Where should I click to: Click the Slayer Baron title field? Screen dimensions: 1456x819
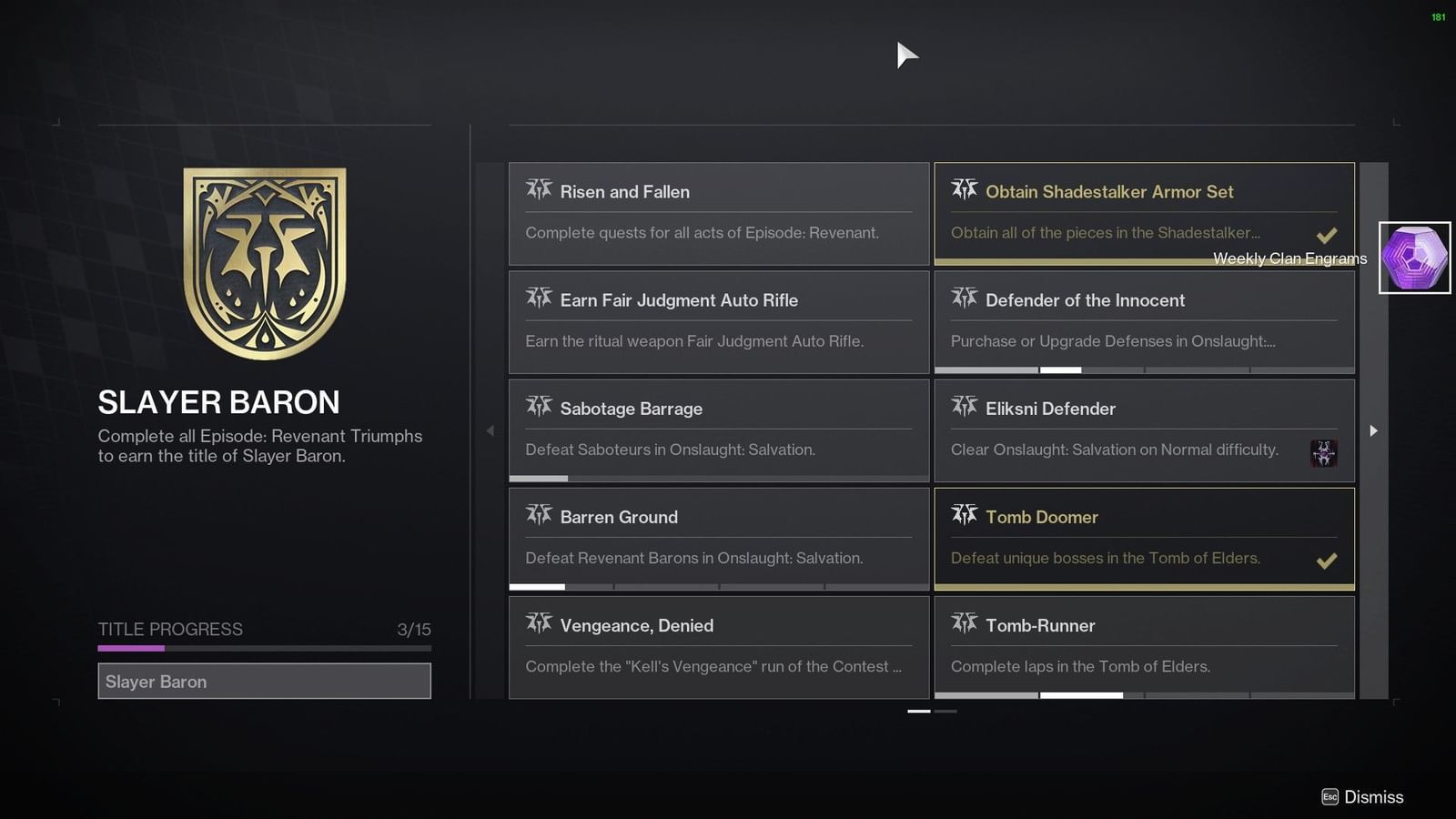tap(264, 681)
